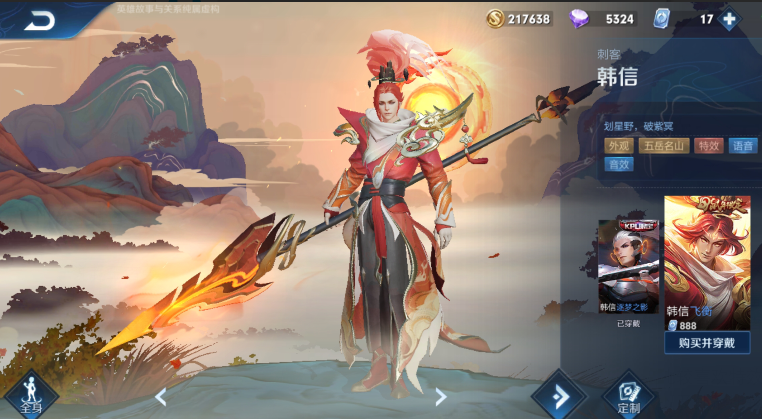Show the previous skin with left arrow
The width and height of the screenshot is (762, 419).
161,397
